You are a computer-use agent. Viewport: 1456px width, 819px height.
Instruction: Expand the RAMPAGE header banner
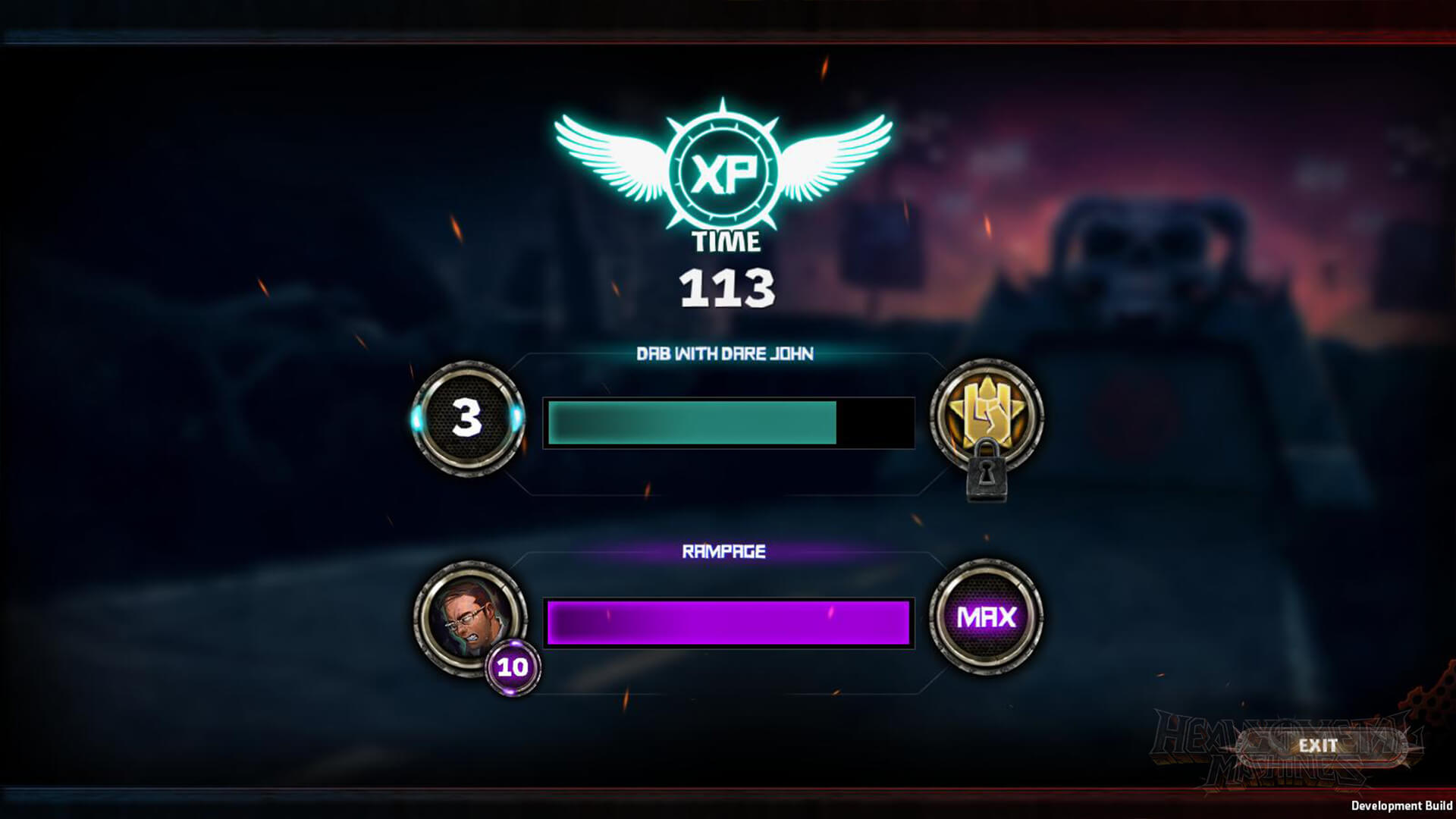click(x=724, y=551)
